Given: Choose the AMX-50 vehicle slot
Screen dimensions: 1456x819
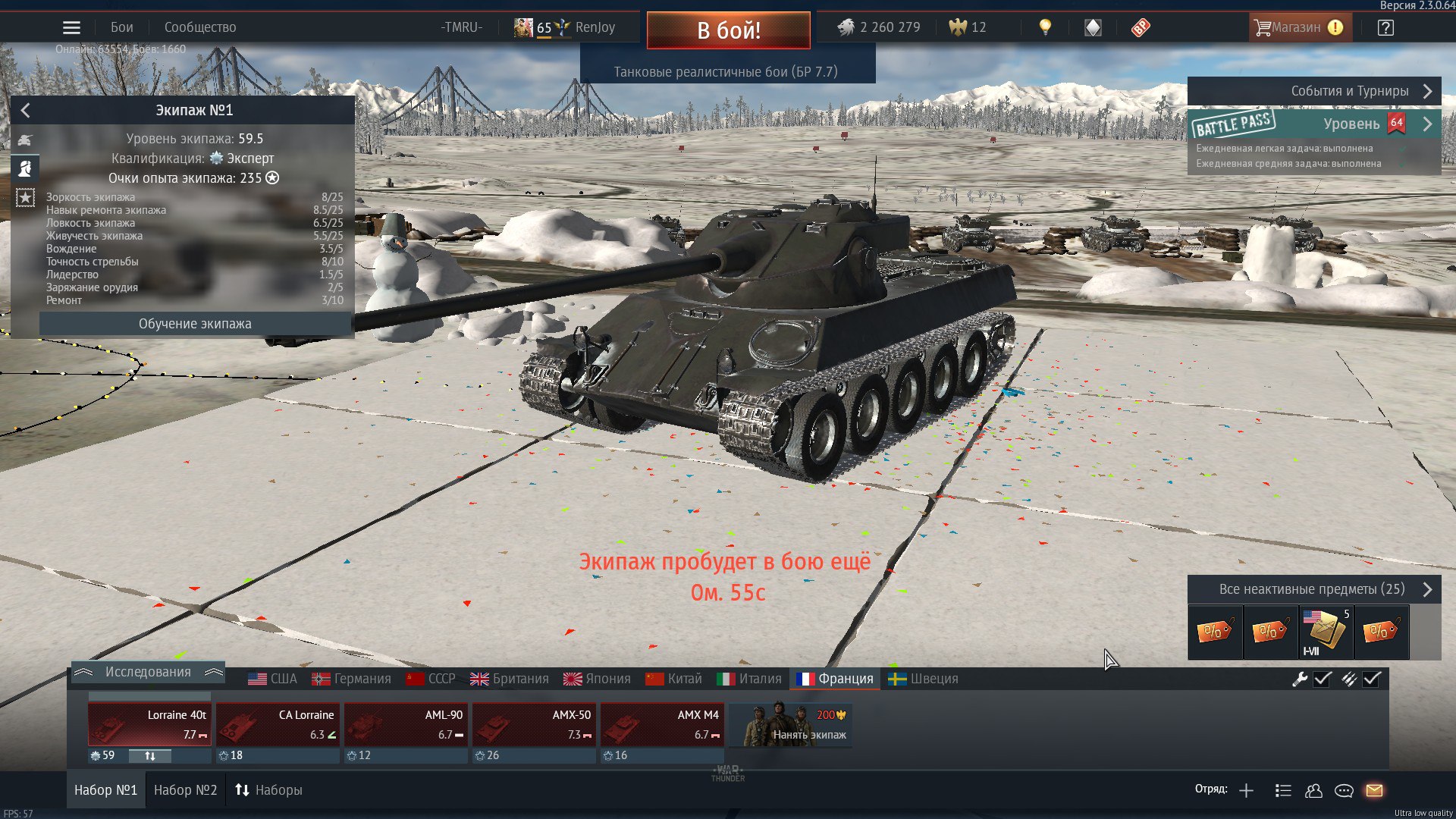Looking at the screenshot, I should pos(534,724).
